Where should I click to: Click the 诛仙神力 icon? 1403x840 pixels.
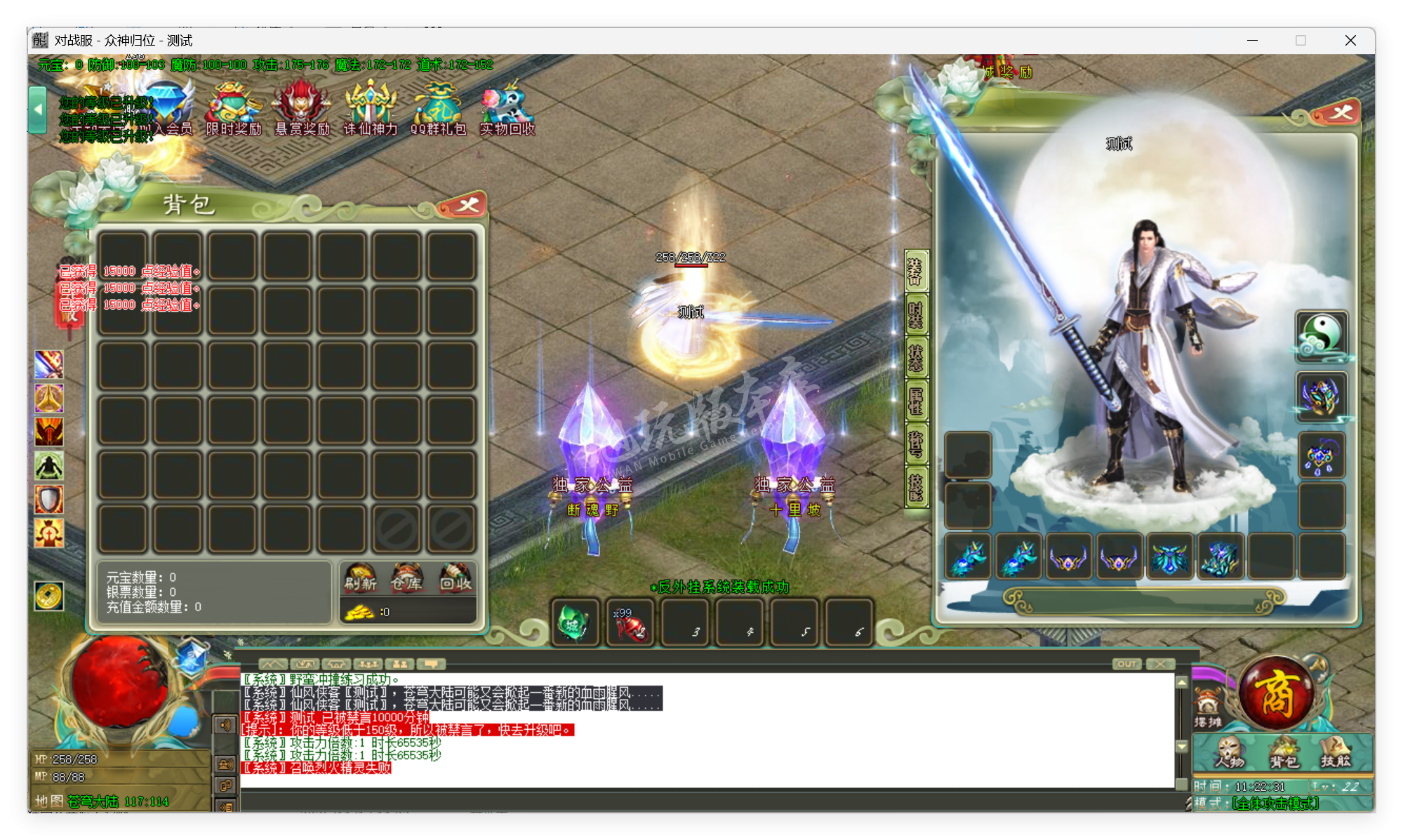(371, 105)
